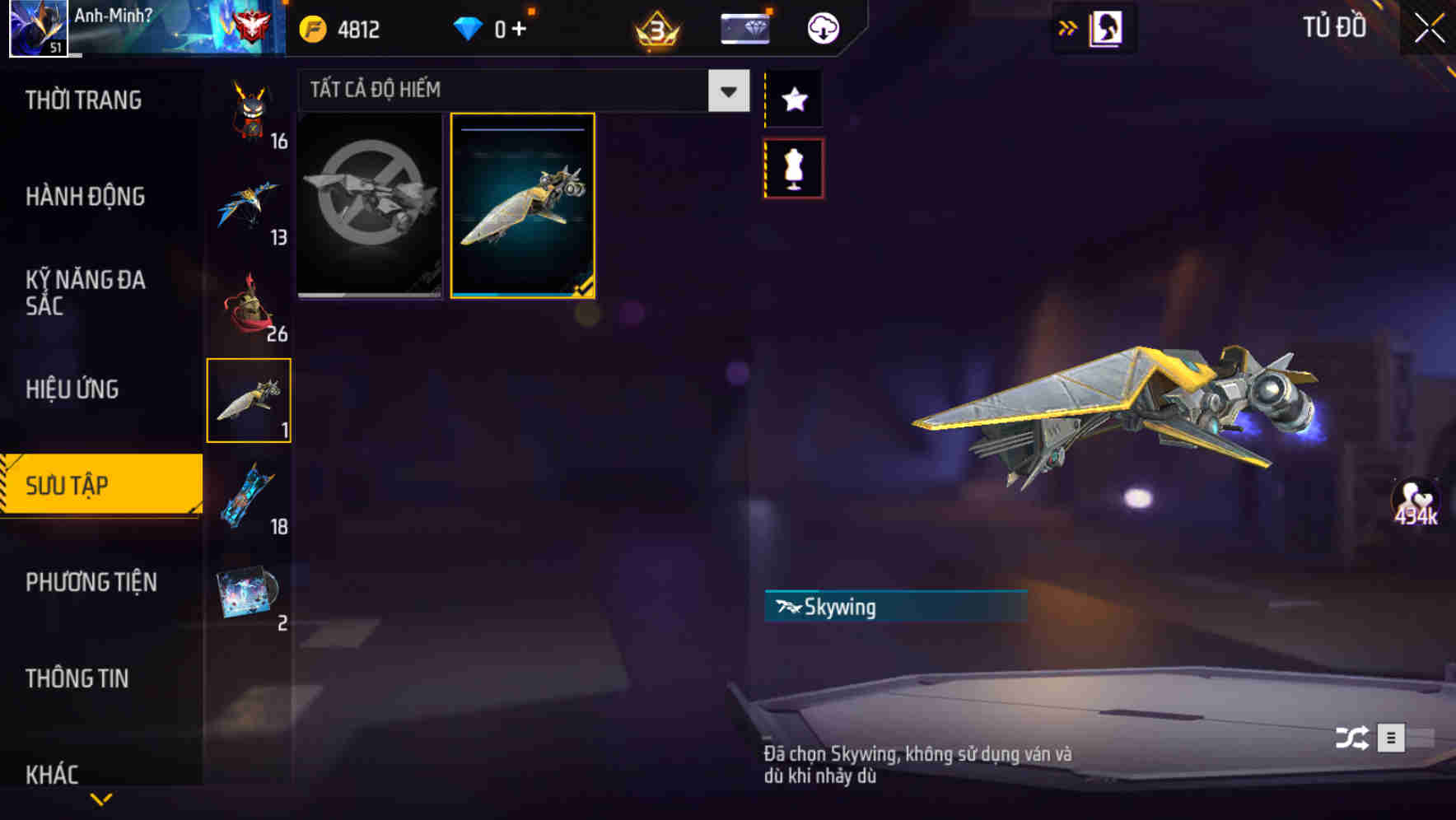Open the cloud download icon in top bar
This screenshot has width=1456, height=820.
point(822,27)
